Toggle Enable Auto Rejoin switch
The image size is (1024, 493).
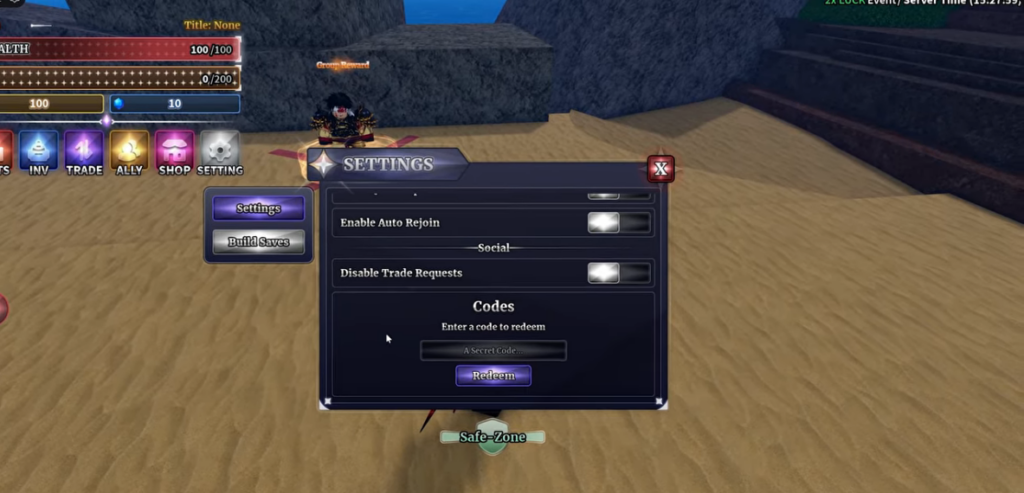tap(618, 223)
